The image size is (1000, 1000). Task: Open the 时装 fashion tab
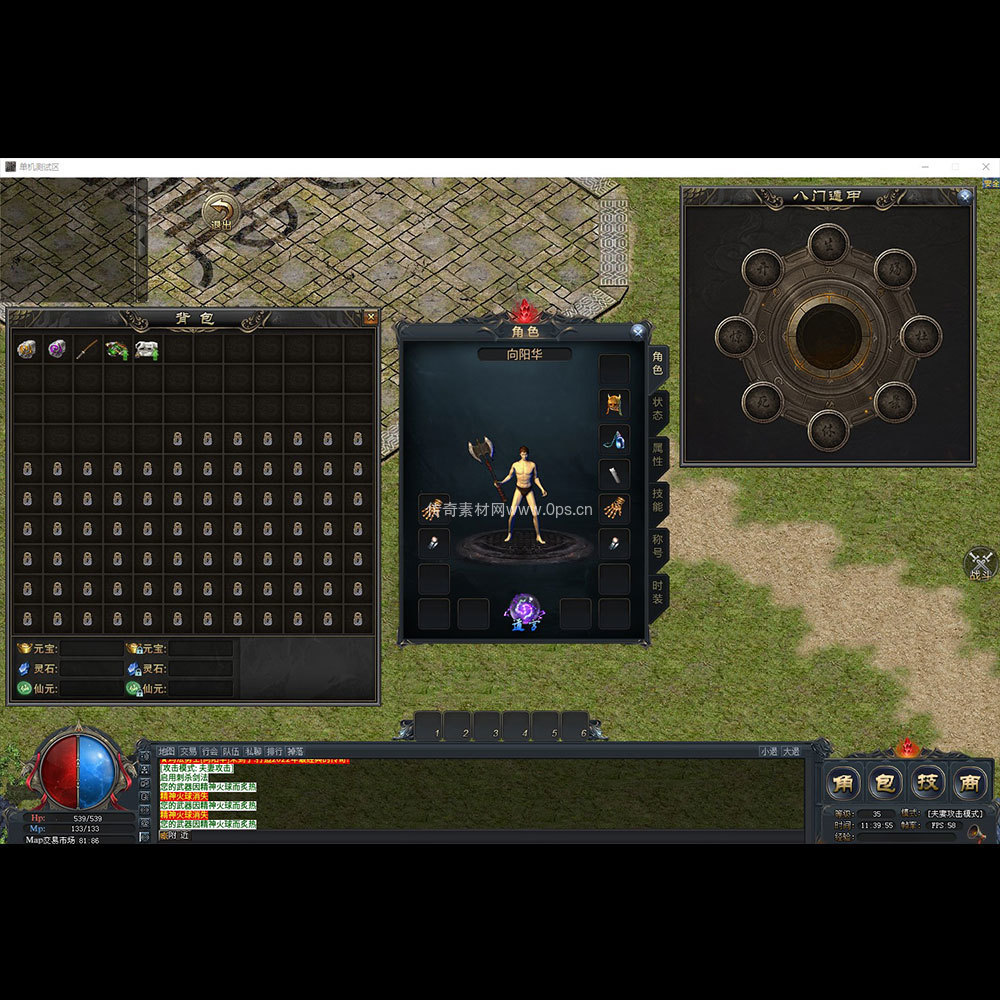coord(658,592)
